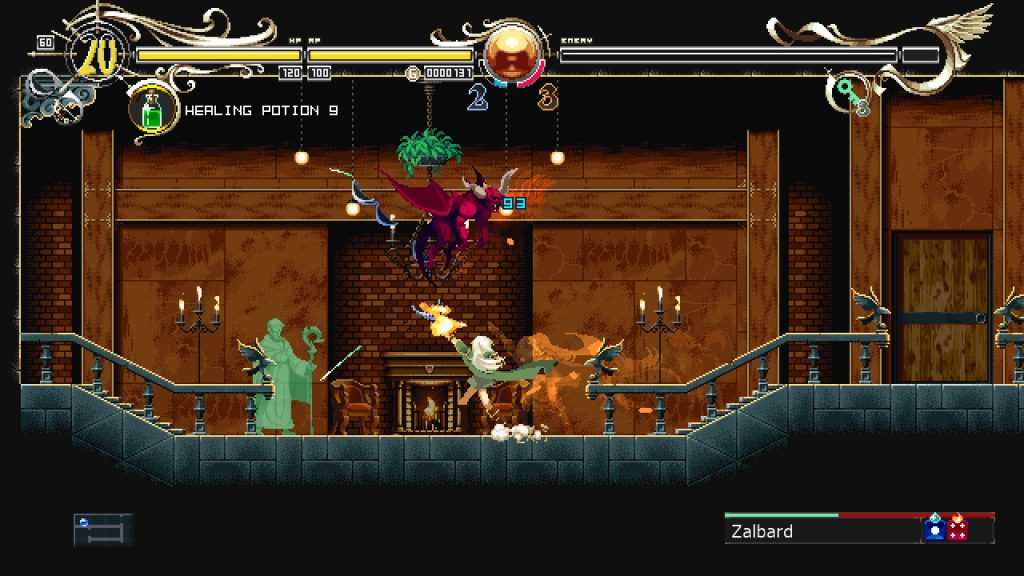Select the Healing Potion item slot
This screenshot has width=1024, height=576.
click(152, 109)
